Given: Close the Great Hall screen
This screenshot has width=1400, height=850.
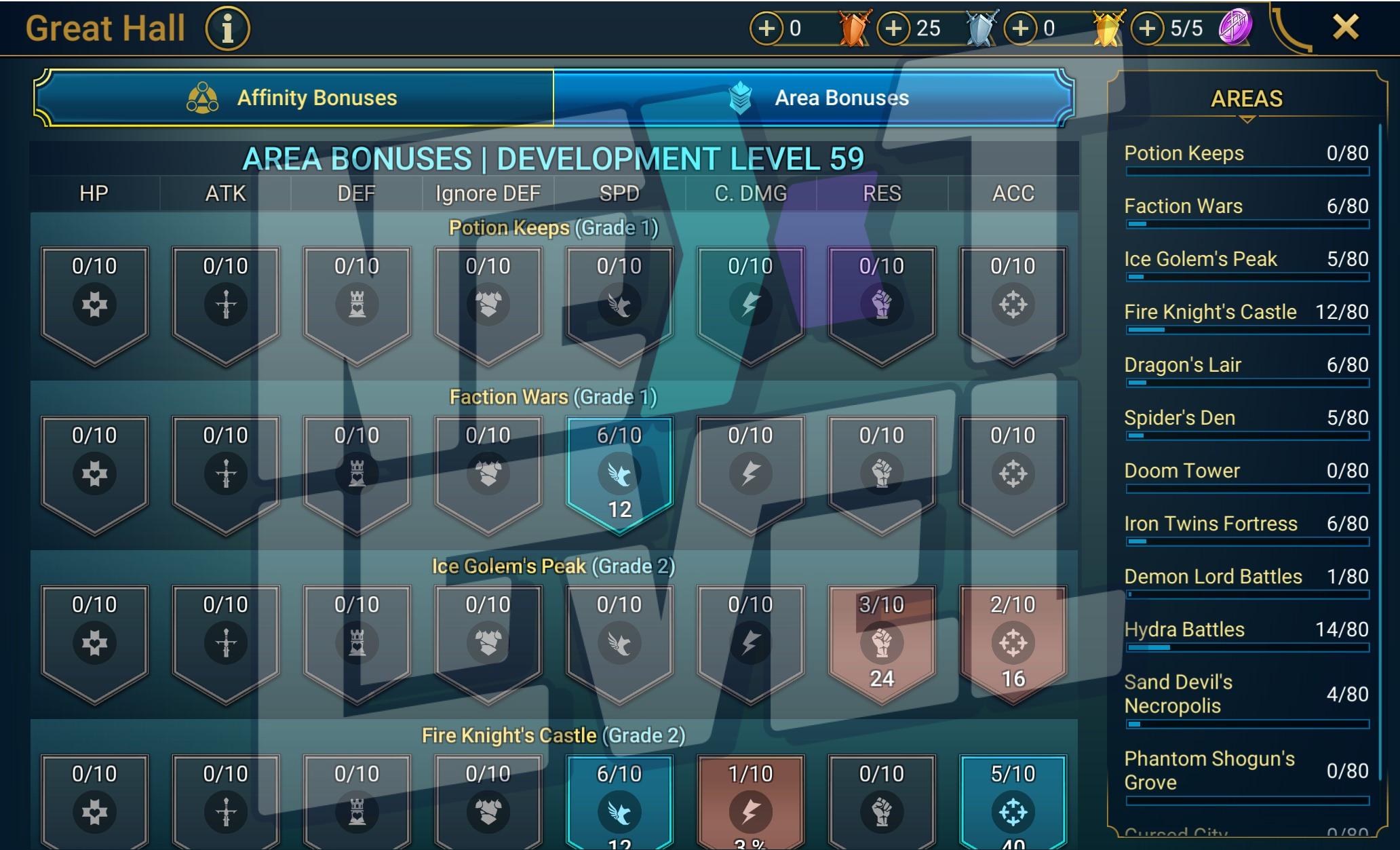Looking at the screenshot, I should 1345,28.
